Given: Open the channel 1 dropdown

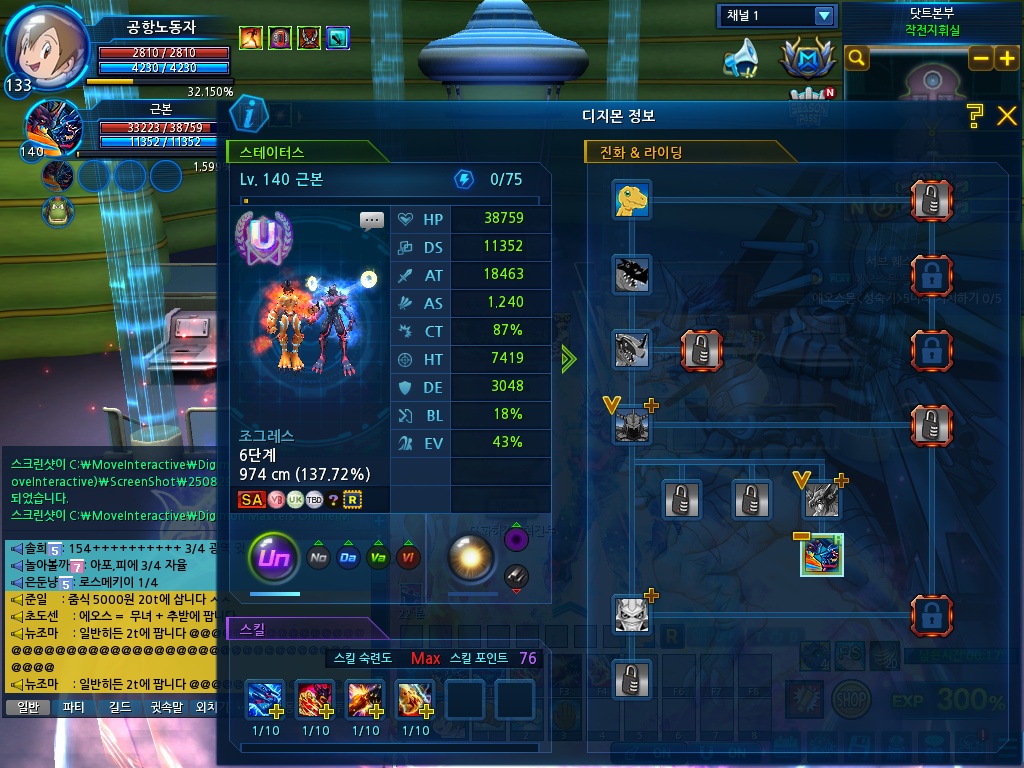Looking at the screenshot, I should [x=824, y=16].
